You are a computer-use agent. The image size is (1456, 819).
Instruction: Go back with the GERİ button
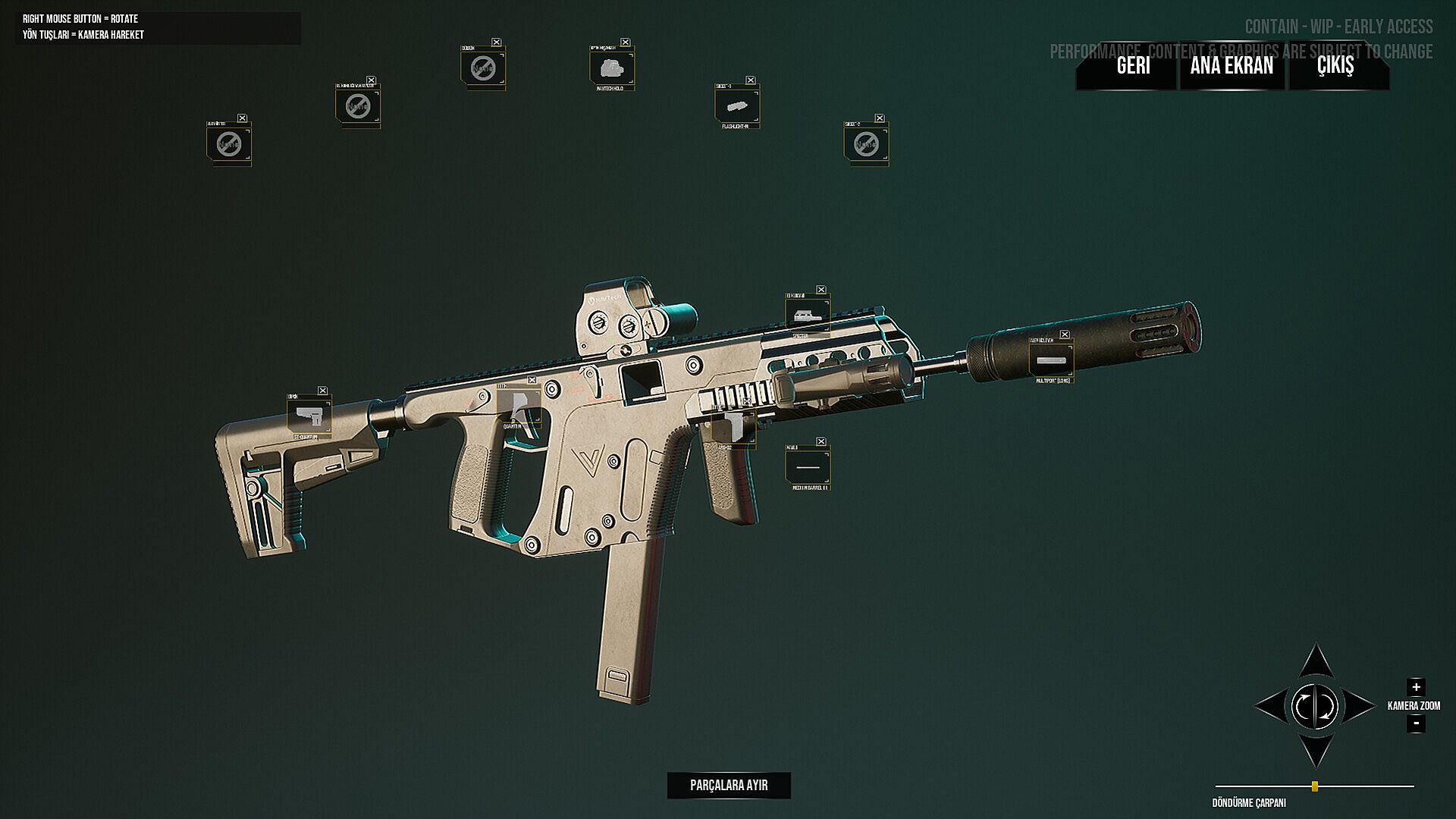click(1133, 66)
